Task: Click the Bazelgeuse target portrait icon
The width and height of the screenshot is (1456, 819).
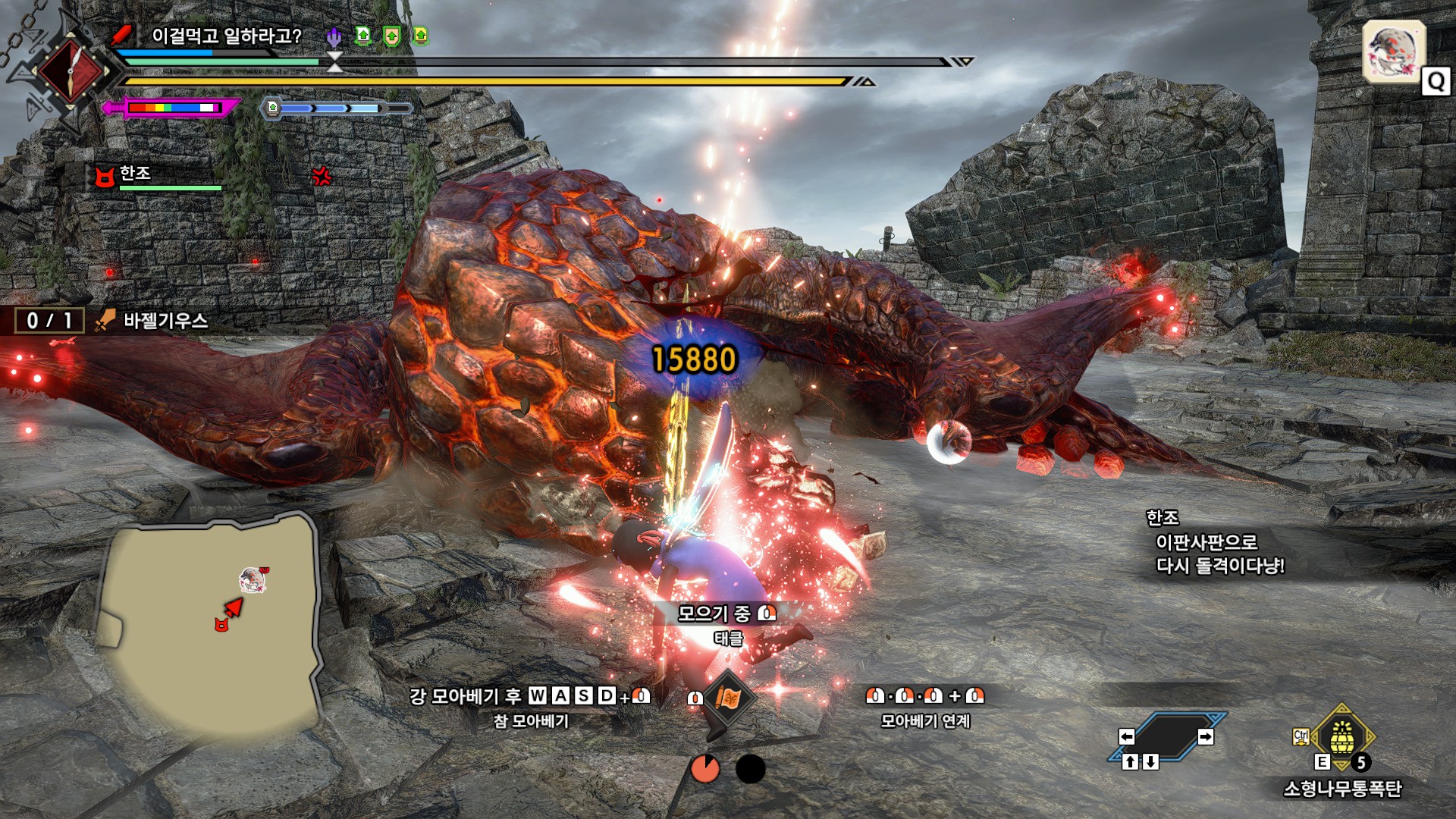Action: coord(1394,52)
